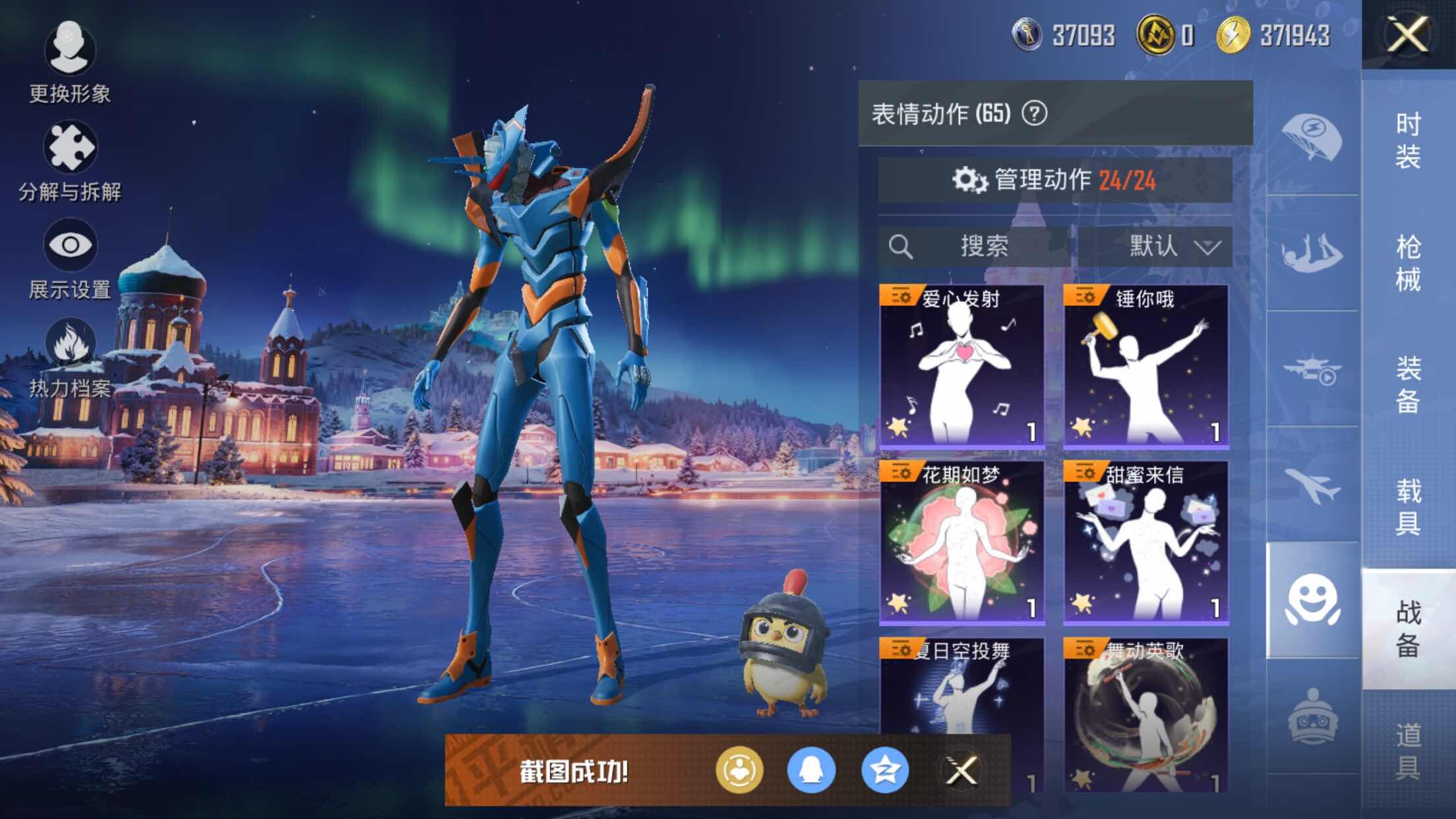Choose the 甜蜜来信 love letter emote
Viewport: 1456px width, 819px height.
point(1145,542)
